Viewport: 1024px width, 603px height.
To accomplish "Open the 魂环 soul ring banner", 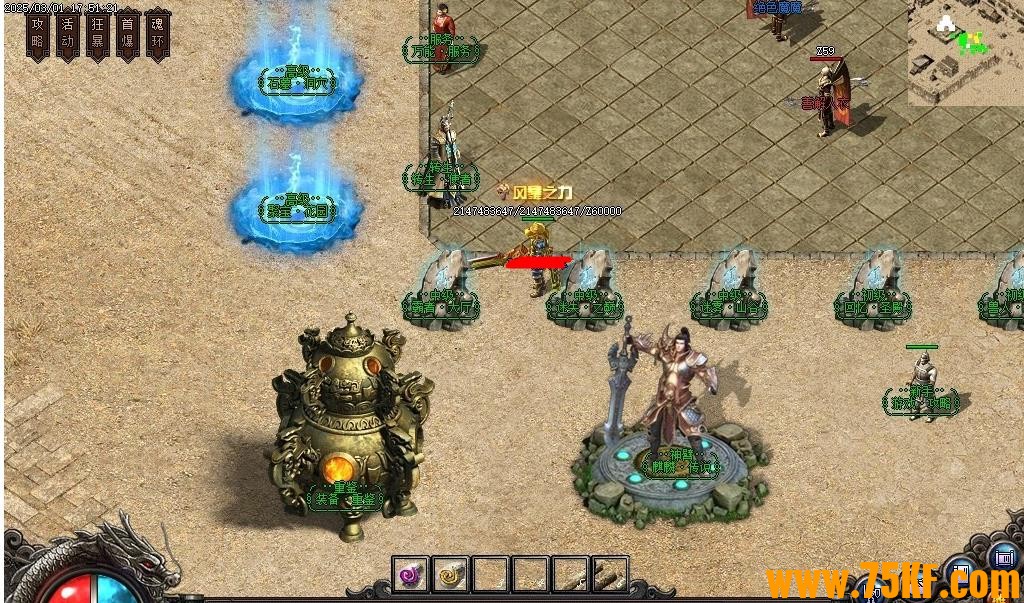I will point(158,35).
